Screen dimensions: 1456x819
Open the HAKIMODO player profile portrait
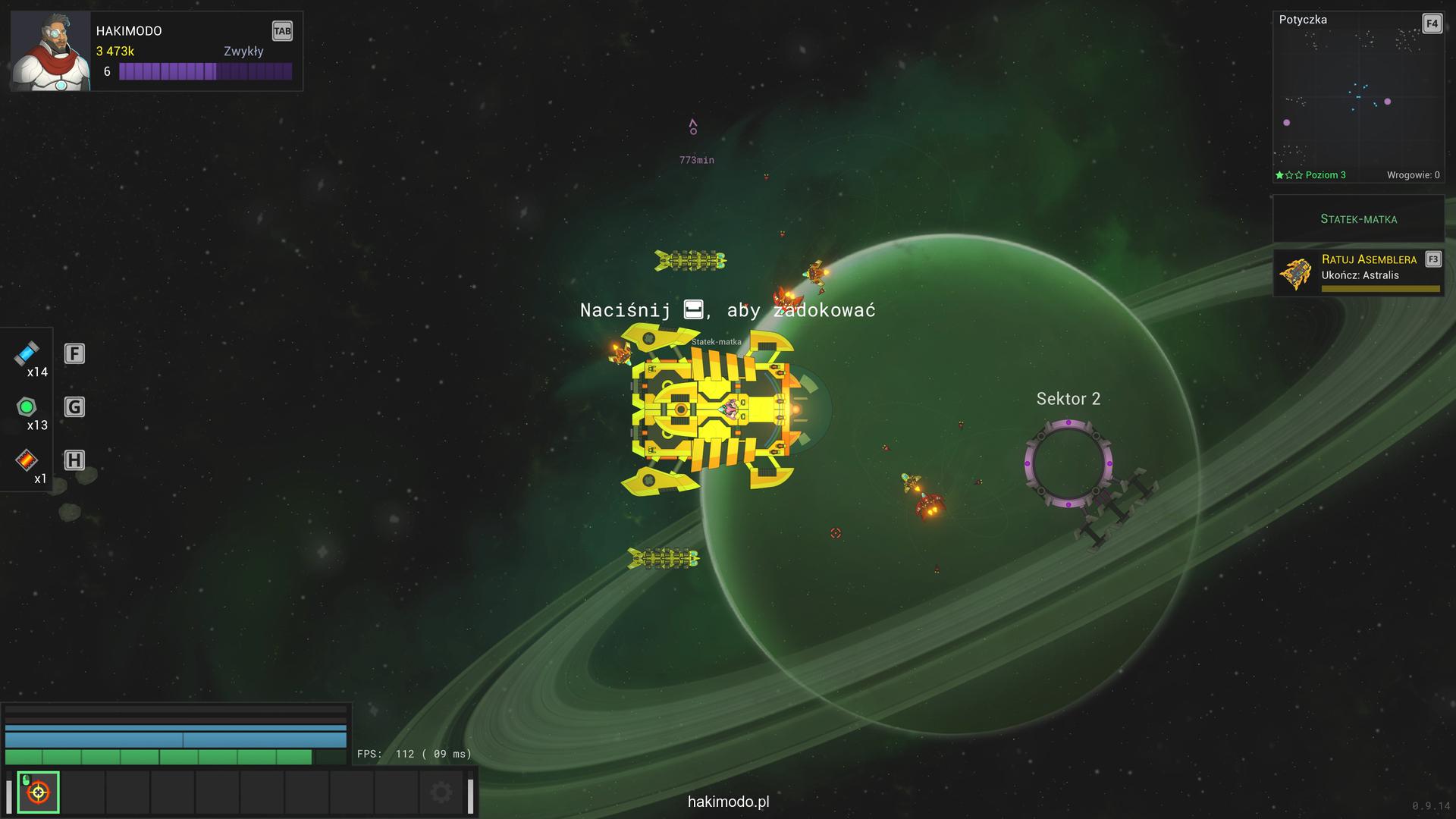[x=50, y=52]
